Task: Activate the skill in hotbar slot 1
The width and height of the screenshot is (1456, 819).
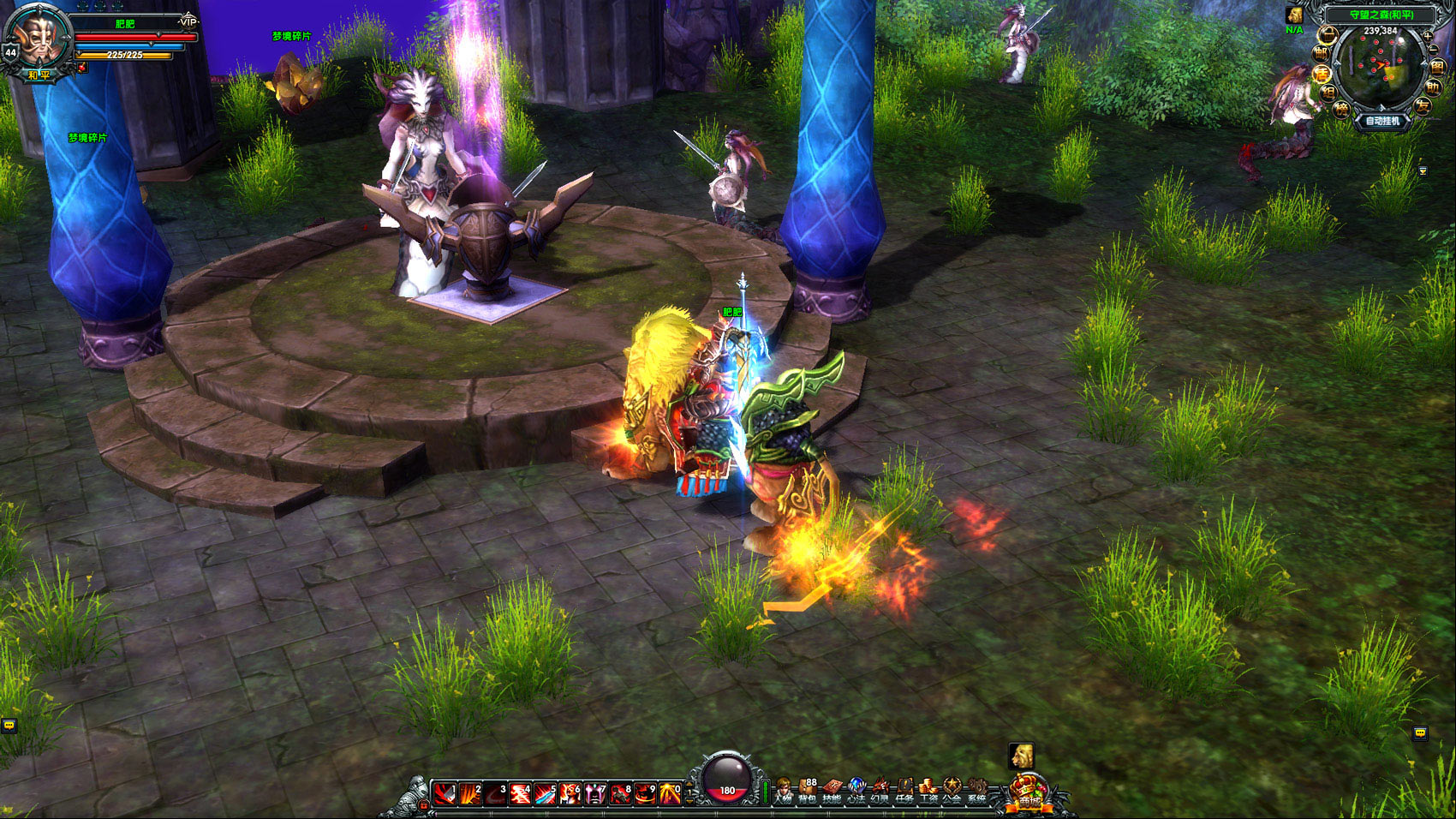Action: coord(445,794)
